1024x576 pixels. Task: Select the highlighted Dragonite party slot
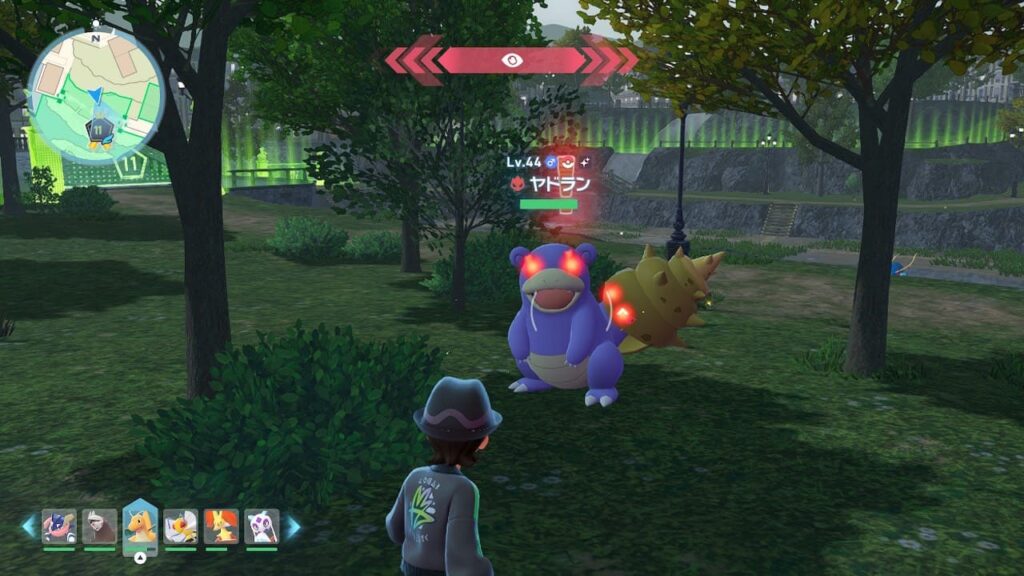[x=140, y=526]
